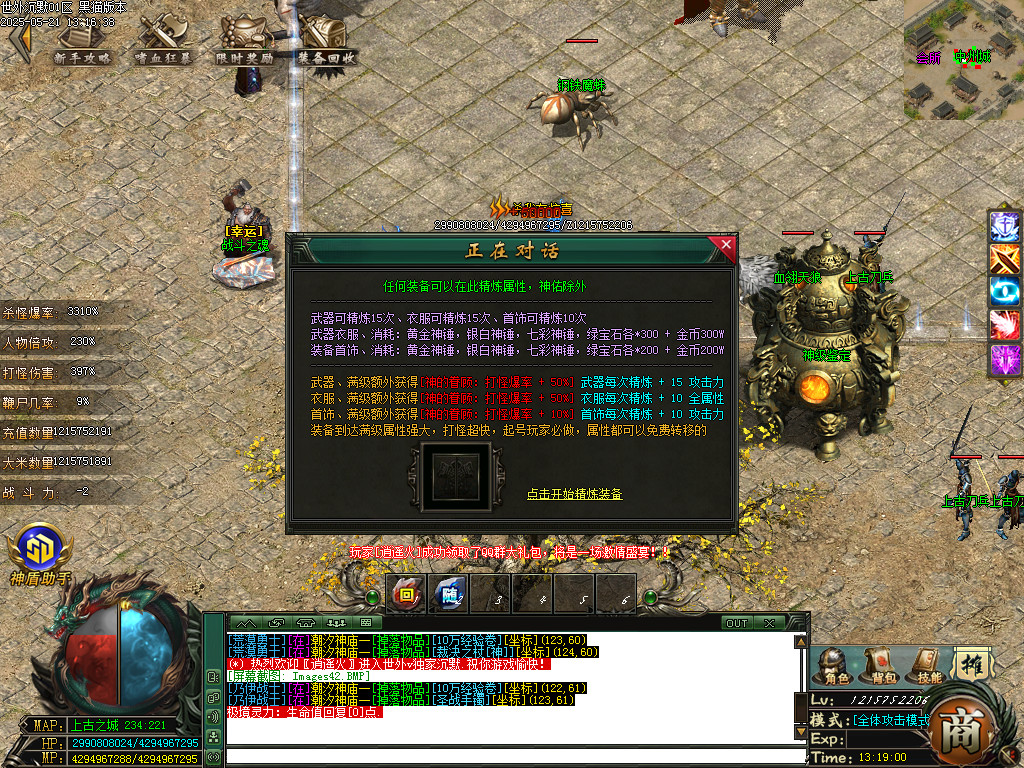Open the minimap
This screenshot has width=1024, height=768.
[x=963, y=58]
